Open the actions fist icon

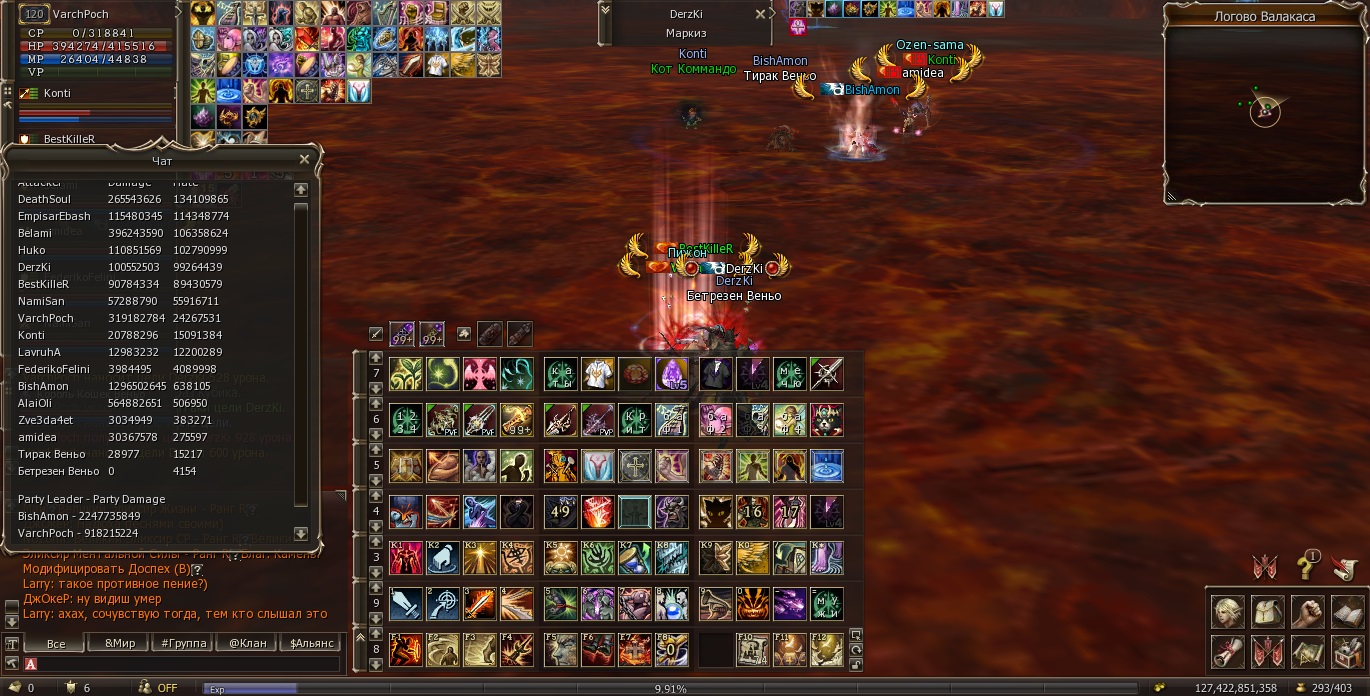pyautogui.click(x=1307, y=611)
